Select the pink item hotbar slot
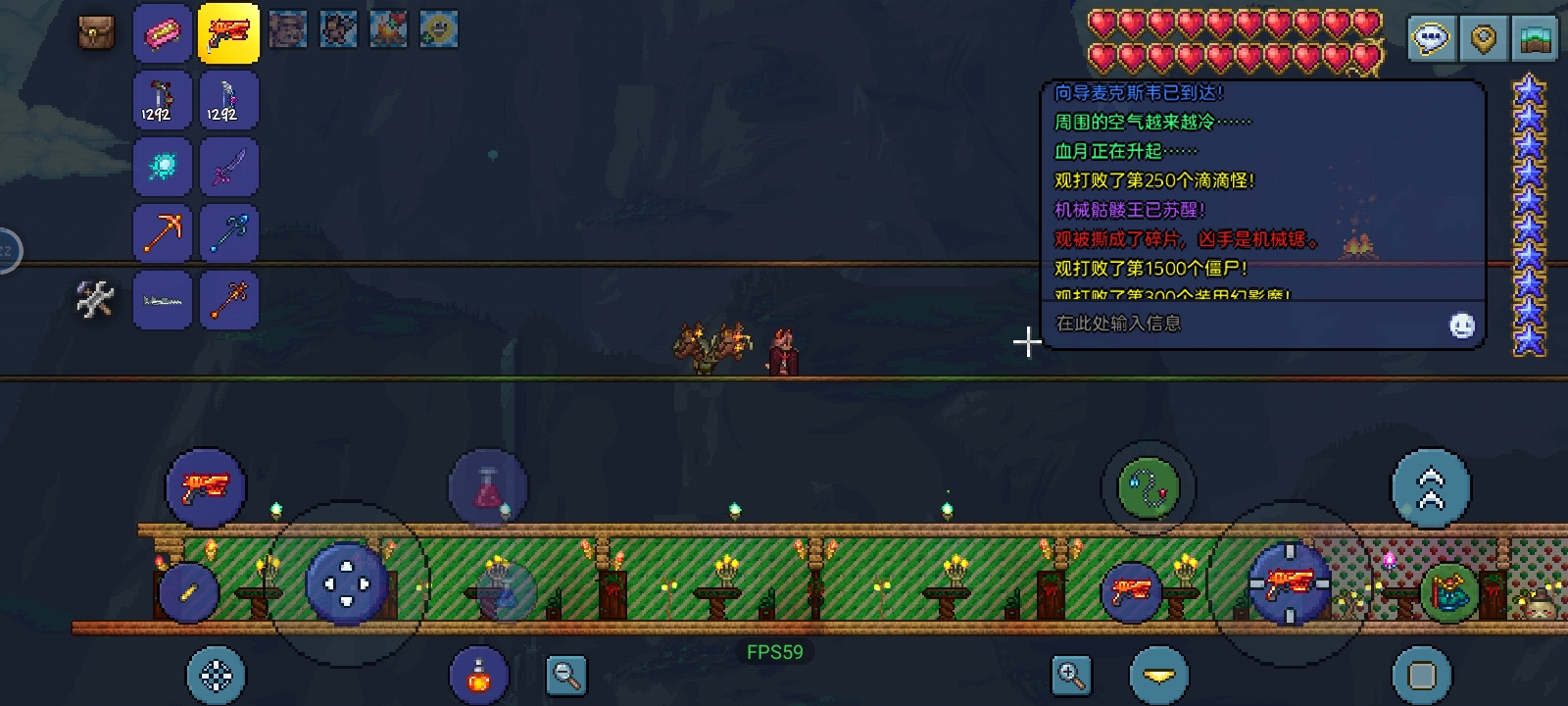This screenshot has height=706, width=1568. click(x=163, y=33)
